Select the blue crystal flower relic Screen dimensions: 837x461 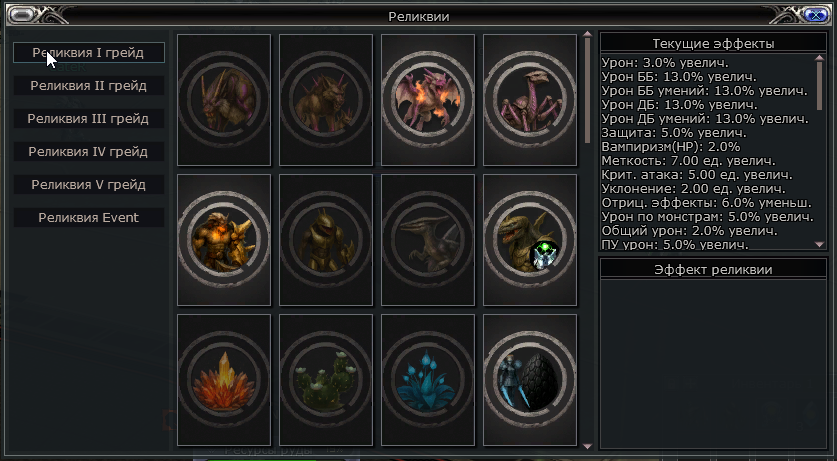428,380
